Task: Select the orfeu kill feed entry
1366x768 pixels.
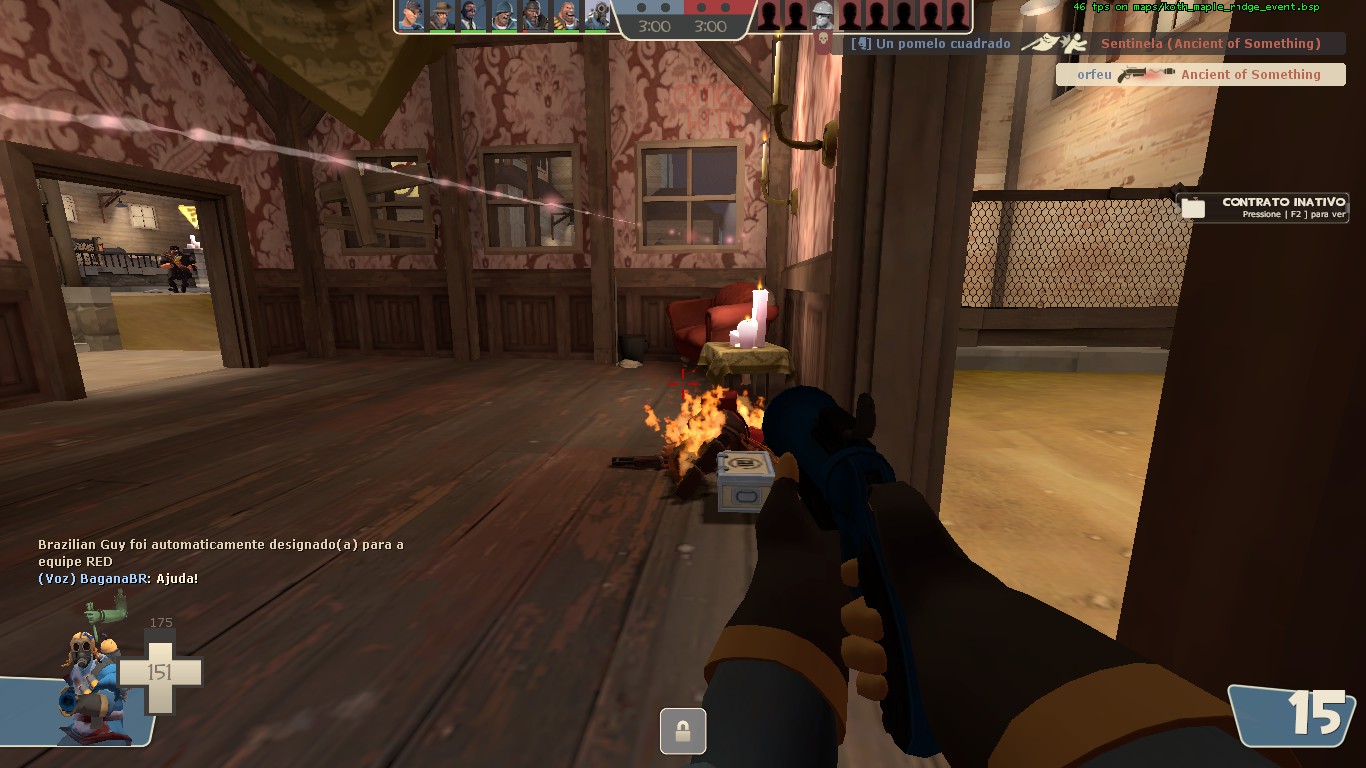Action: pos(1200,74)
